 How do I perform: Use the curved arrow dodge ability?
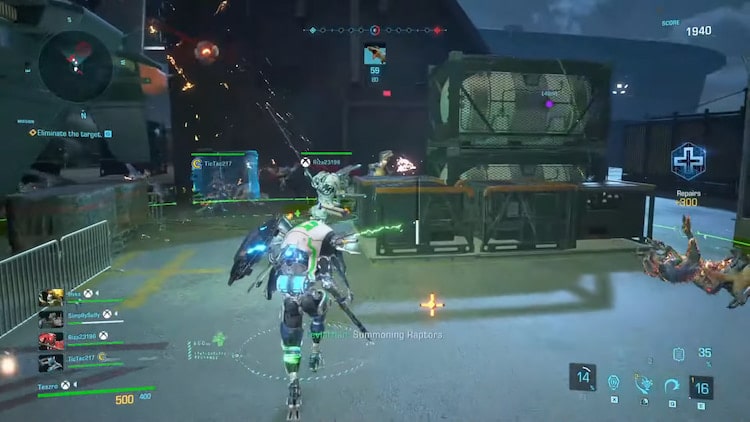672,384
